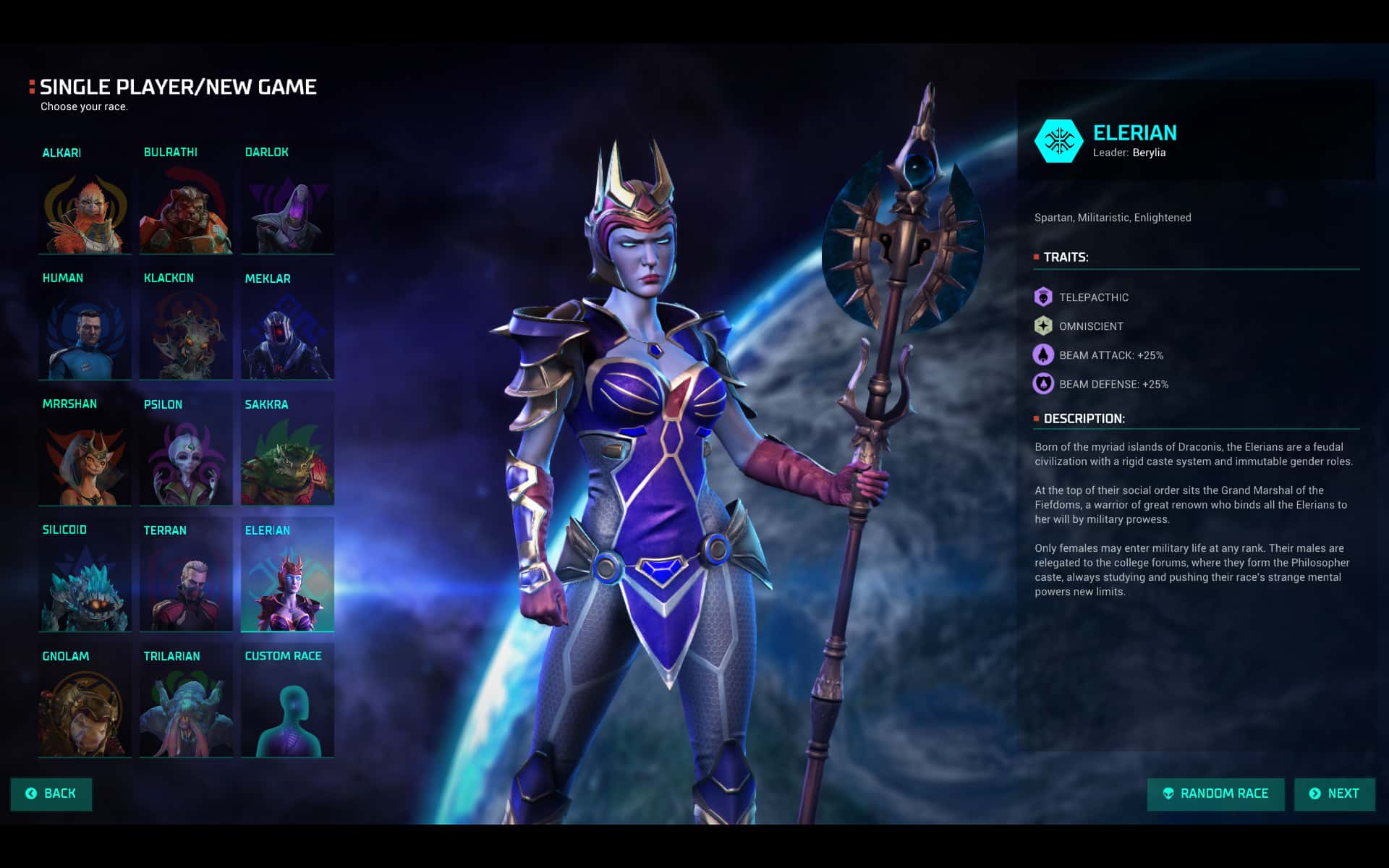
Task: Select the Meklar race
Action: click(287, 335)
